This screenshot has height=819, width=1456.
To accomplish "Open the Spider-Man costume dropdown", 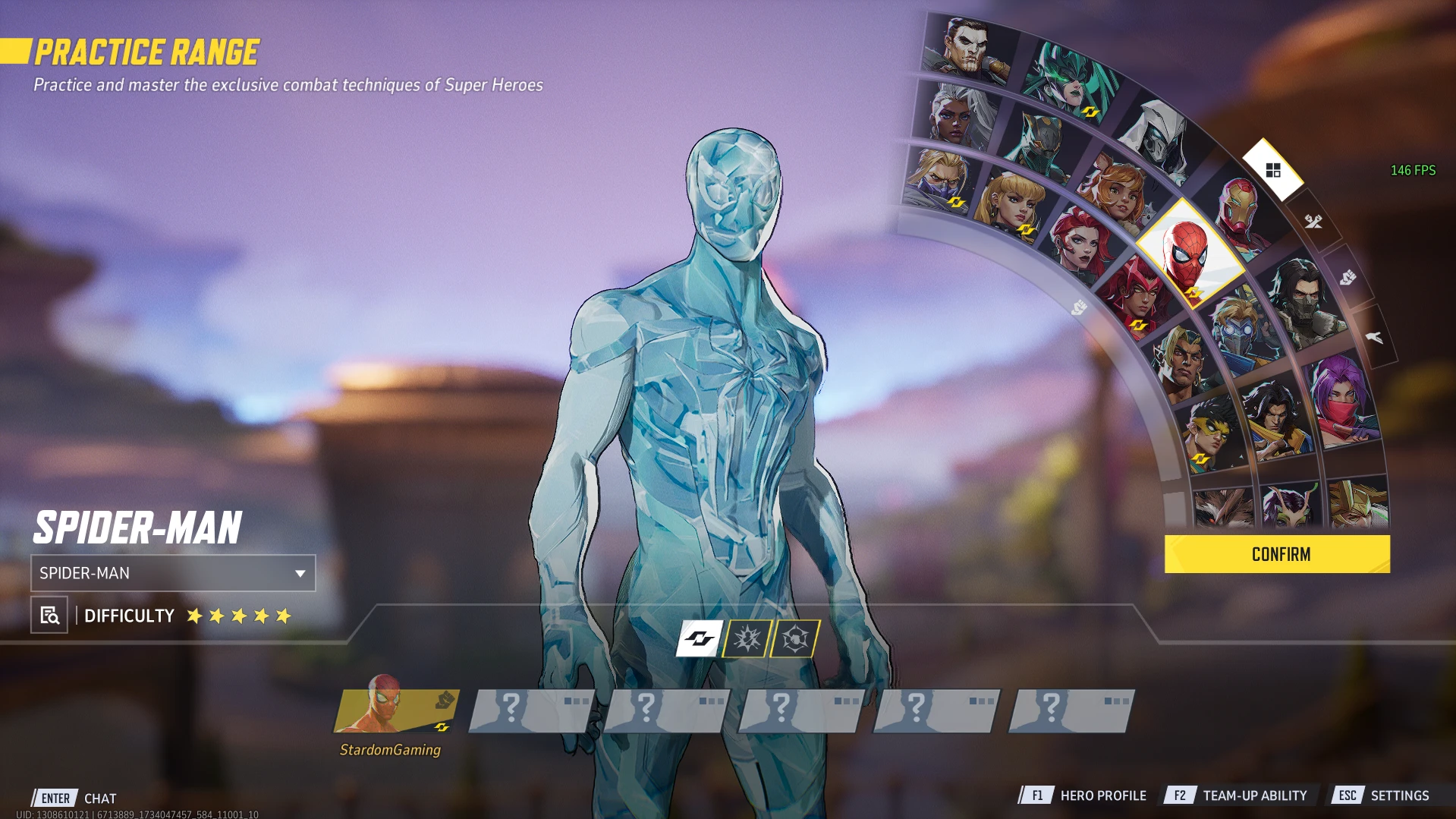I will [173, 573].
